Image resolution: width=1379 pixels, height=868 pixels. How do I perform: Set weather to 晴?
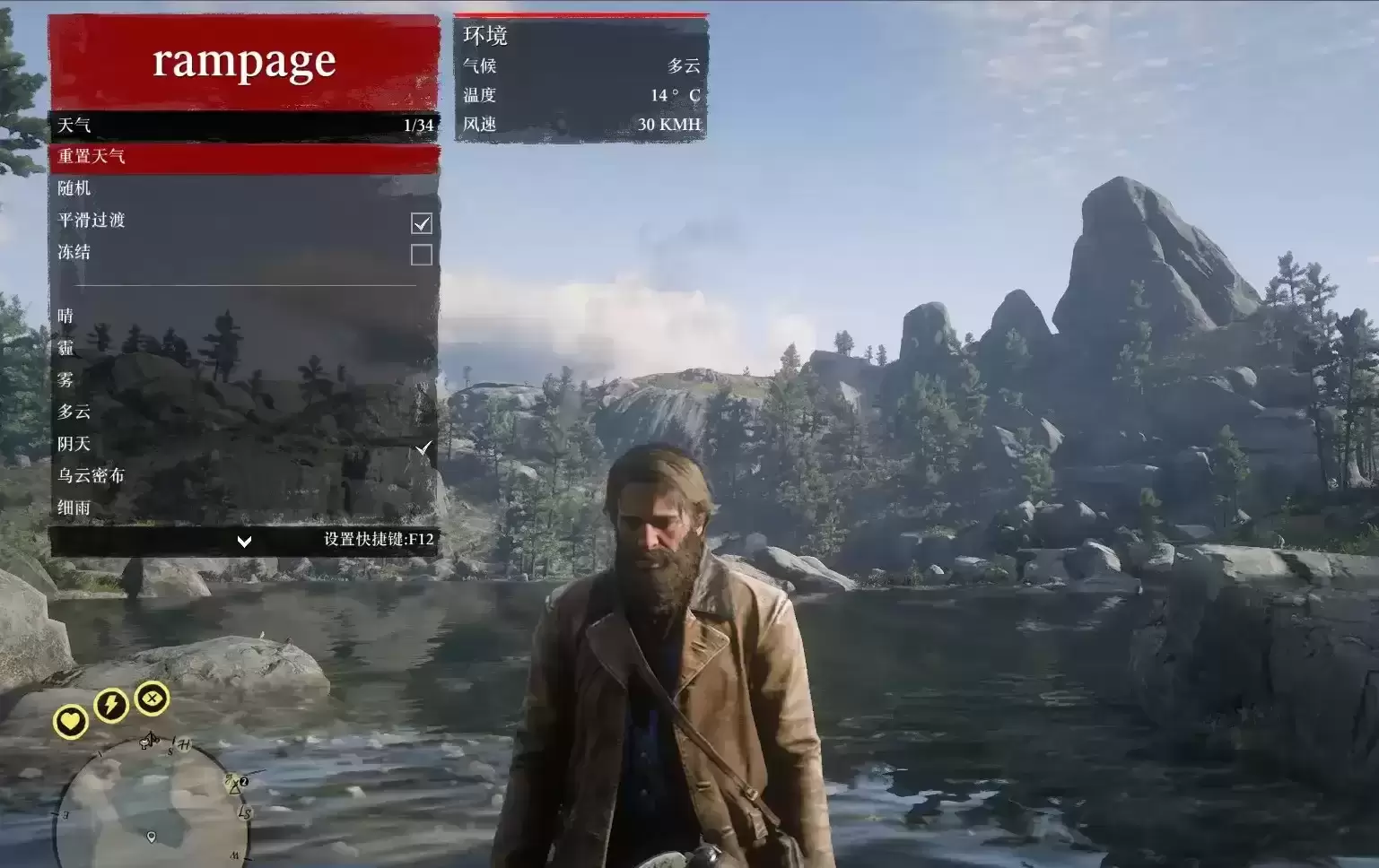(243, 316)
